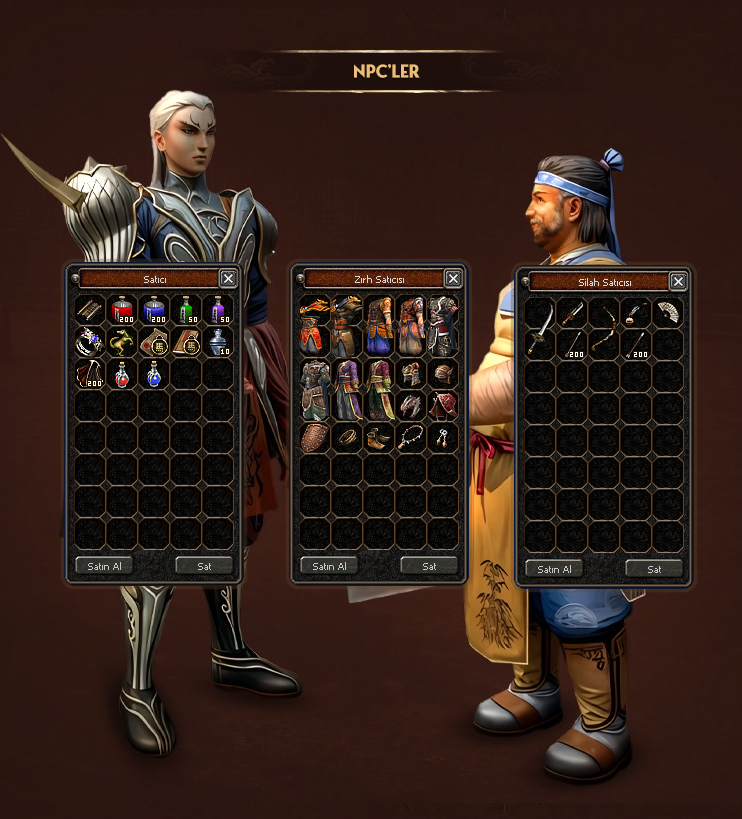Select the silver ring with blue gem
This screenshot has width=742, height=819.
click(91, 343)
